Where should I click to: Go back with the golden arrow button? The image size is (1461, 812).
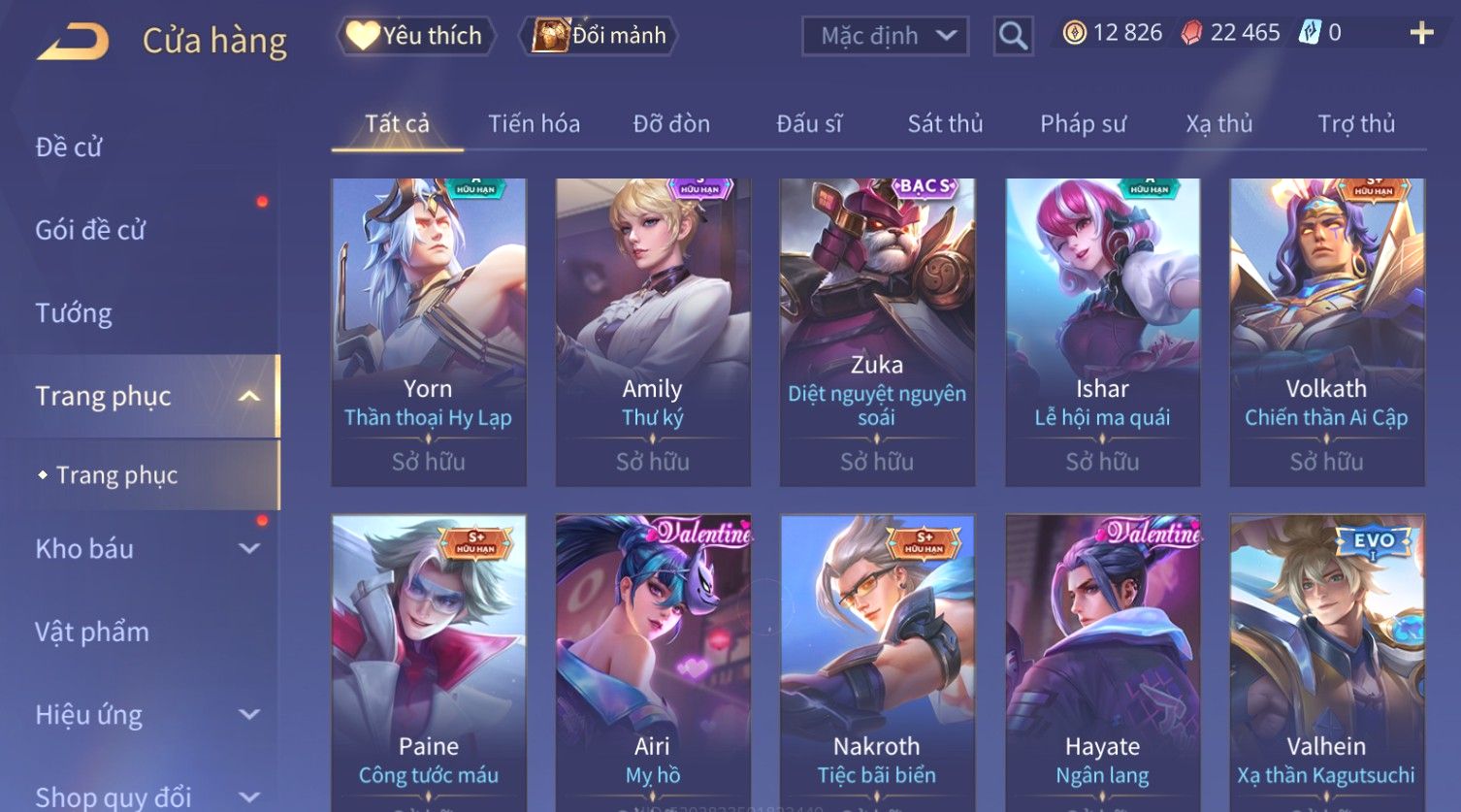click(x=74, y=41)
